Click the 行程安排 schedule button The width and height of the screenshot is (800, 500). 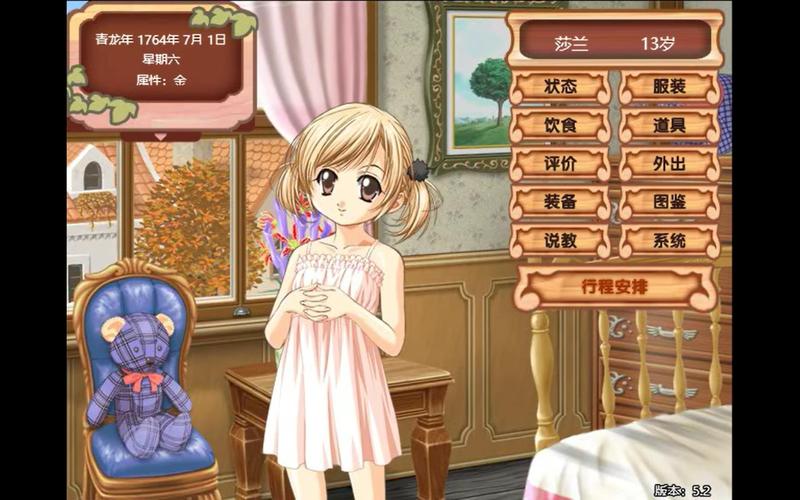(x=615, y=287)
